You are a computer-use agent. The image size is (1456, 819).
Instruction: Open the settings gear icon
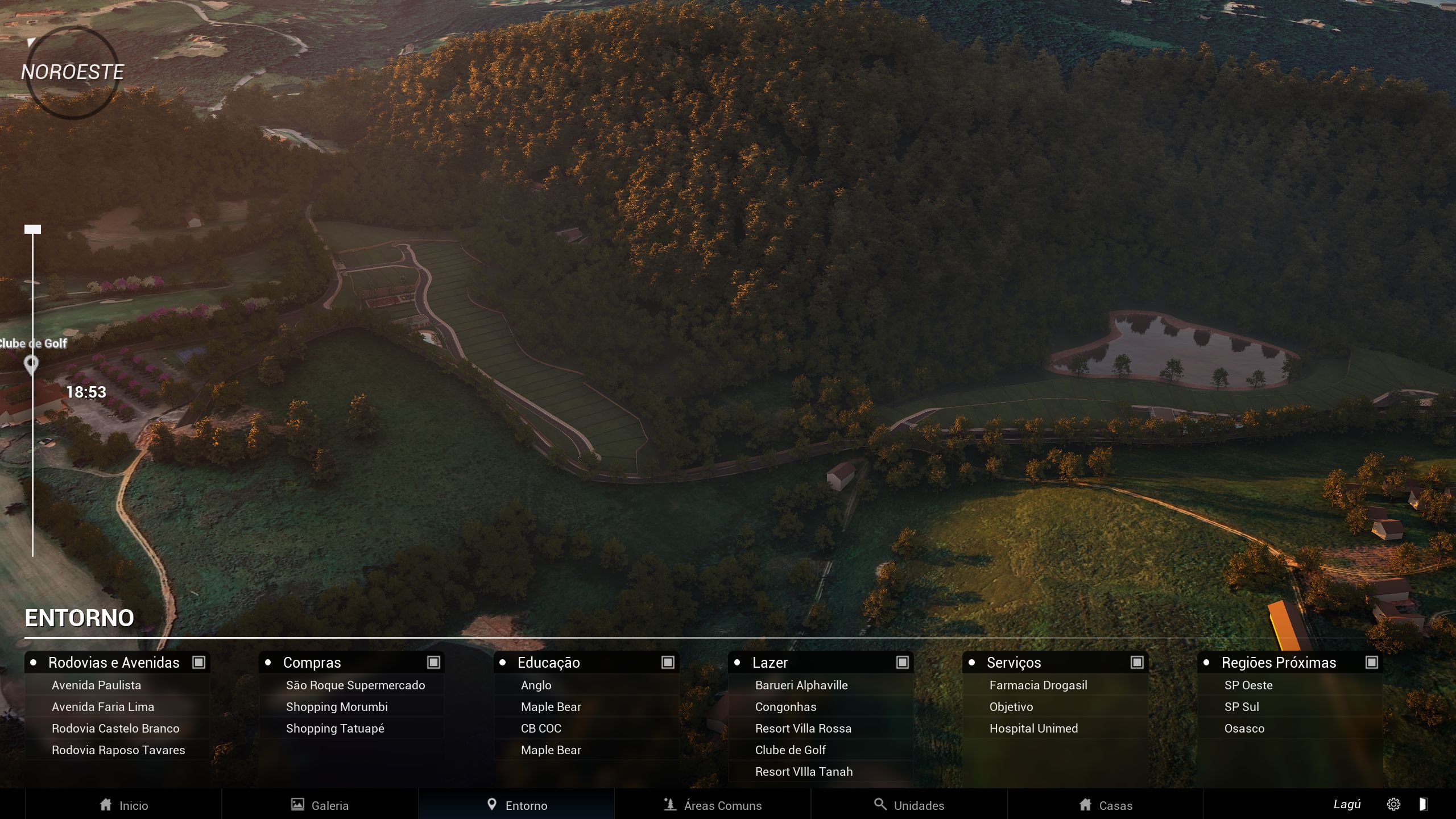coord(1393,804)
